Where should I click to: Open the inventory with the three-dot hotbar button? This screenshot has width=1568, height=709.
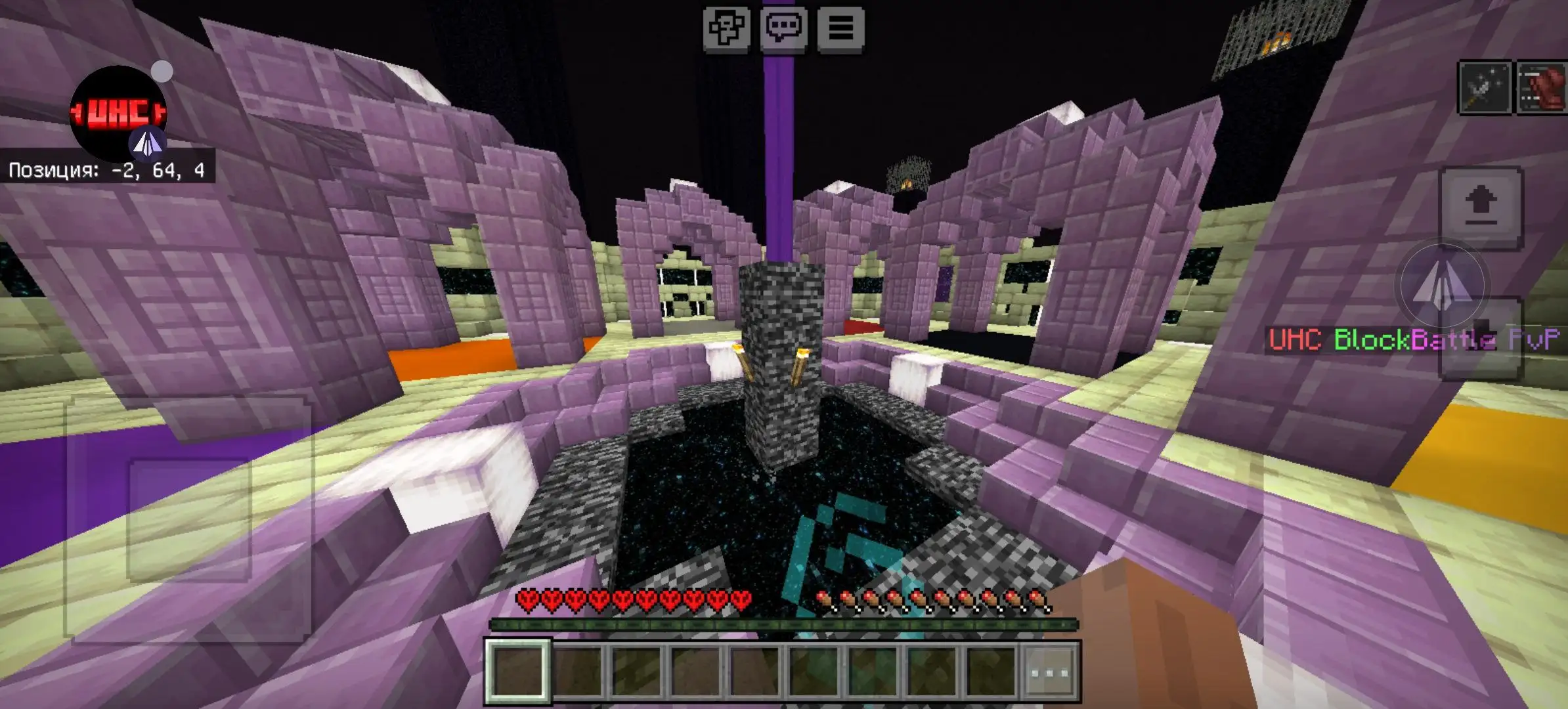(1049, 672)
